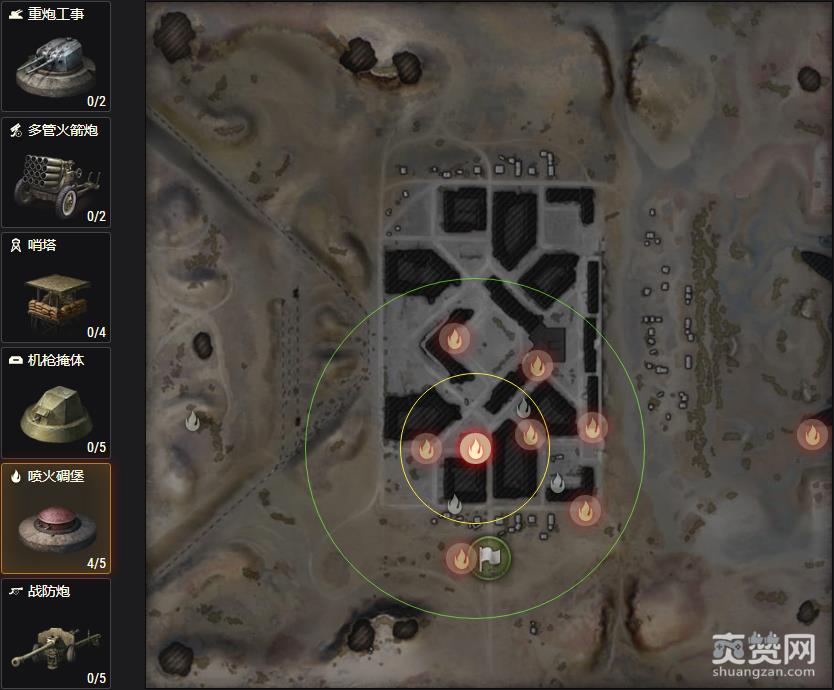Choose the 多管火箭炮 rocket launcher card

click(x=56, y=172)
